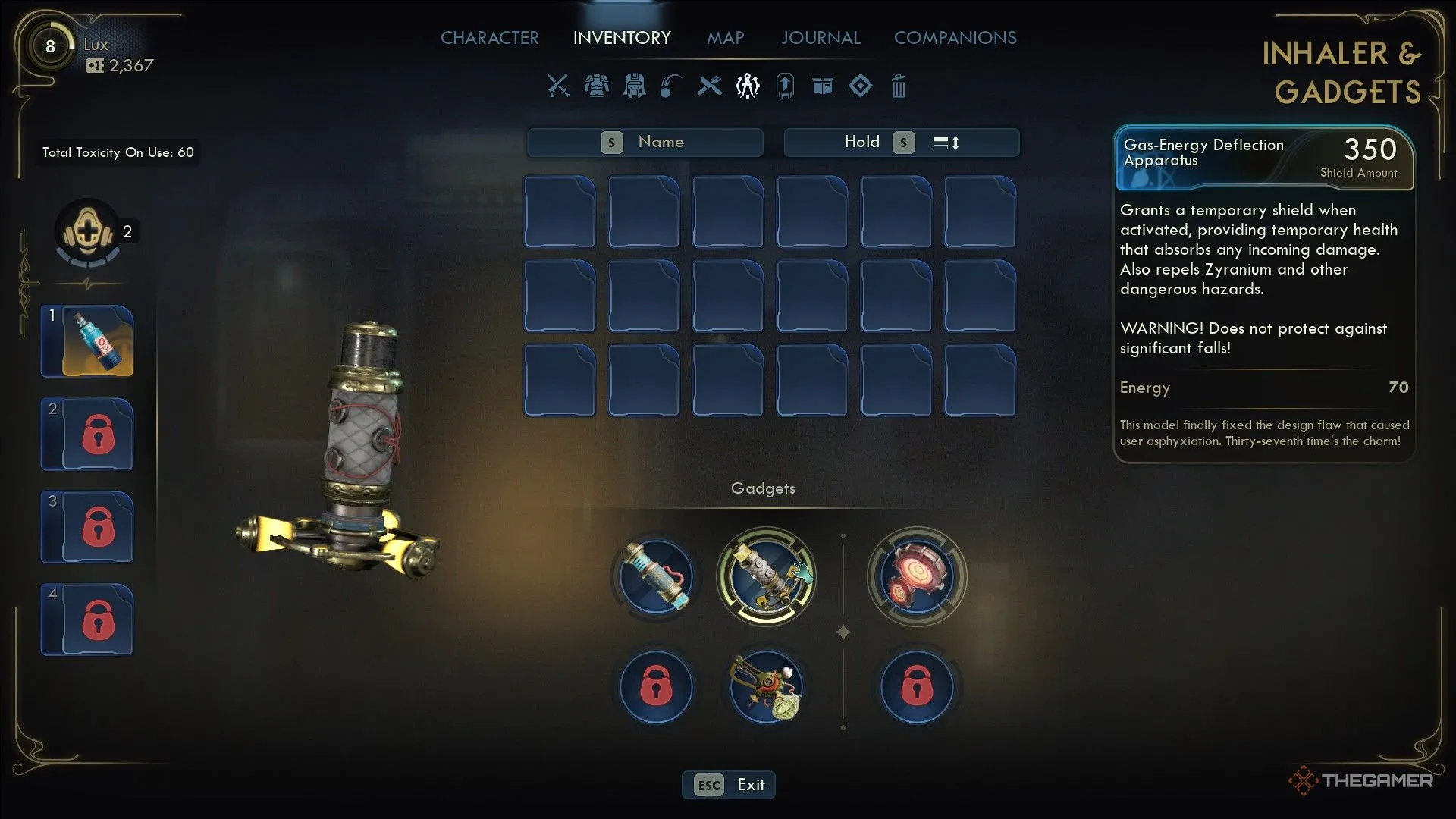Select the helmet category icon
The height and width of the screenshot is (819, 1456).
pyautogui.click(x=634, y=86)
